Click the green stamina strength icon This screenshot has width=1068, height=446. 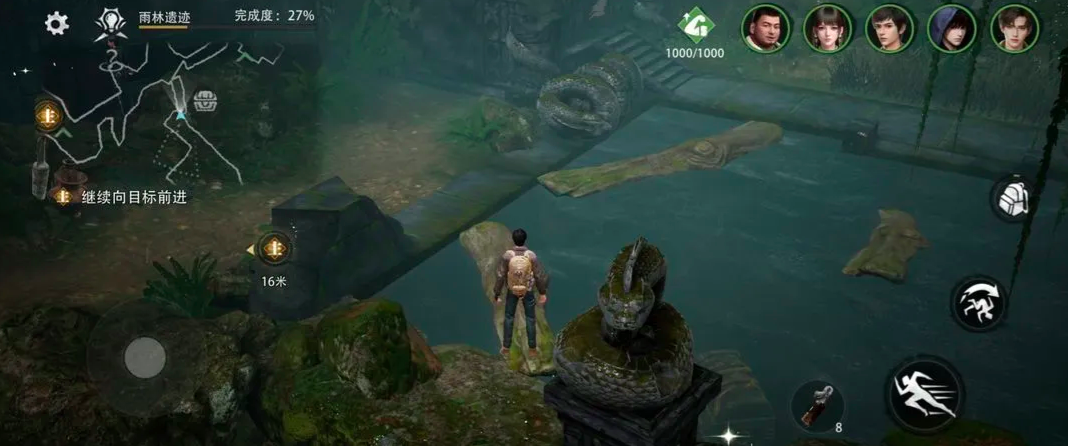(x=694, y=27)
